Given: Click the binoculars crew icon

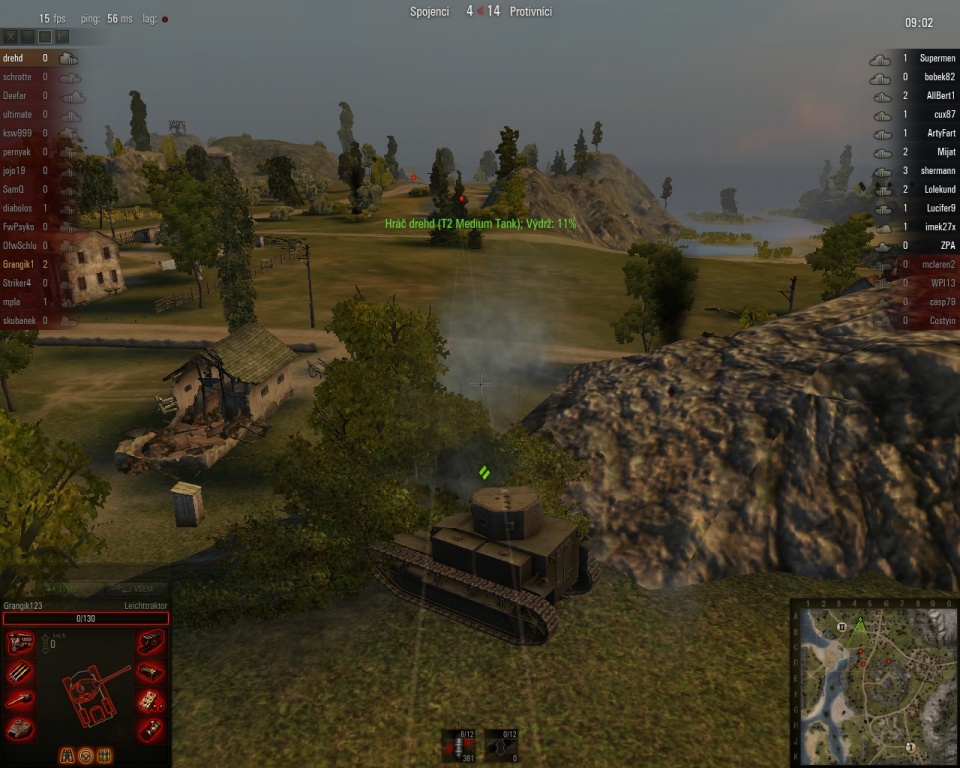Looking at the screenshot, I should (x=68, y=754).
